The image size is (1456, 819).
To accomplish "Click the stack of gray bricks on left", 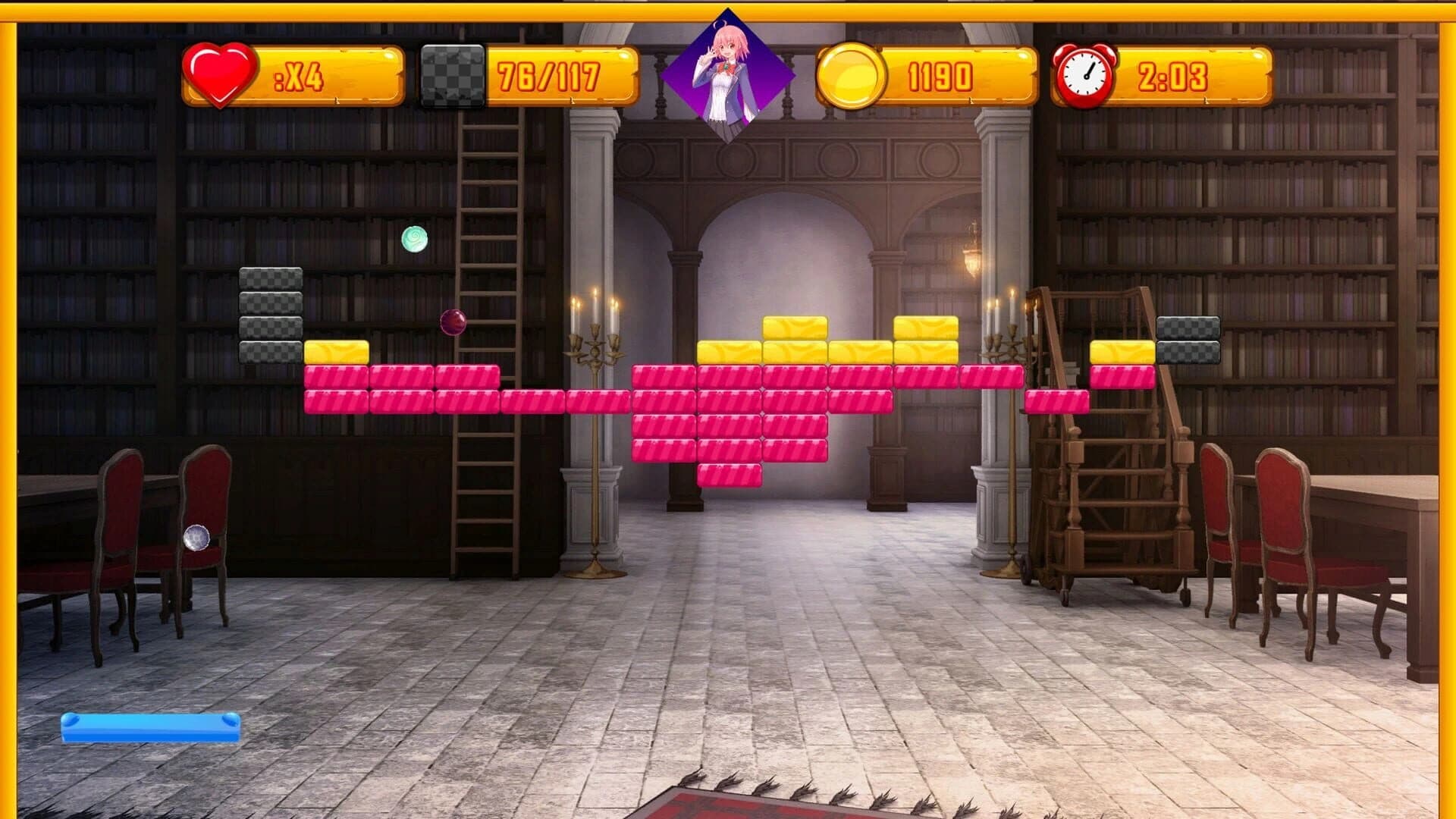I will click(x=269, y=315).
